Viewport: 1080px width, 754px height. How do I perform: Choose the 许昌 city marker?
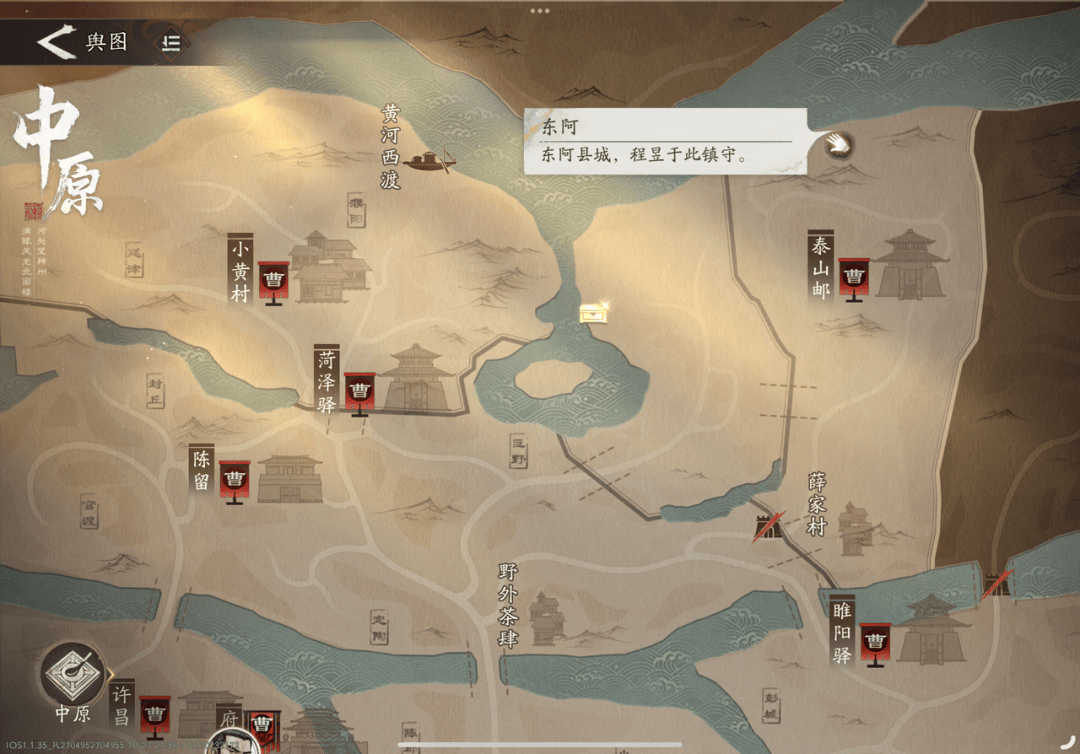[x=154, y=713]
